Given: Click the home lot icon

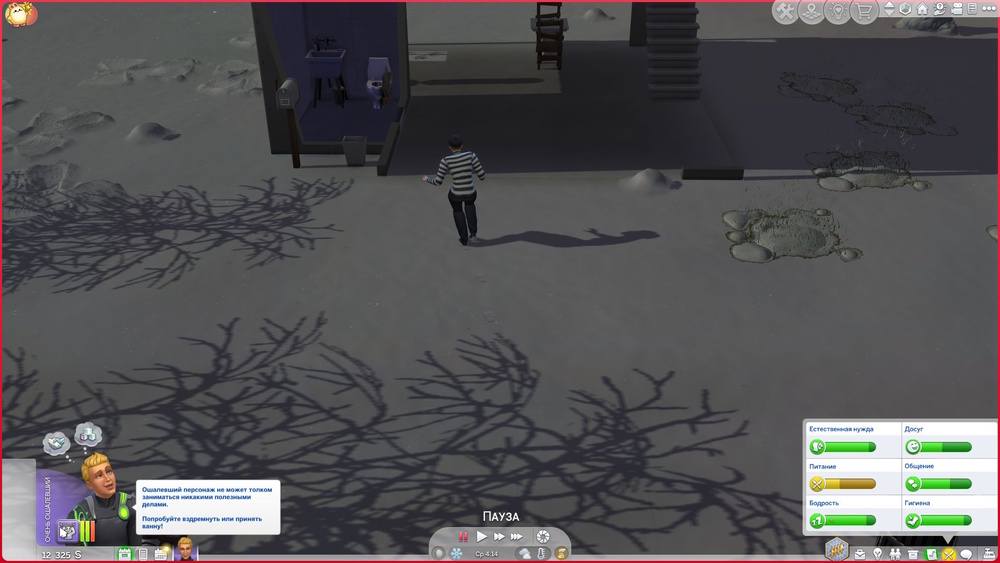Looking at the screenshot, I should tap(923, 9).
